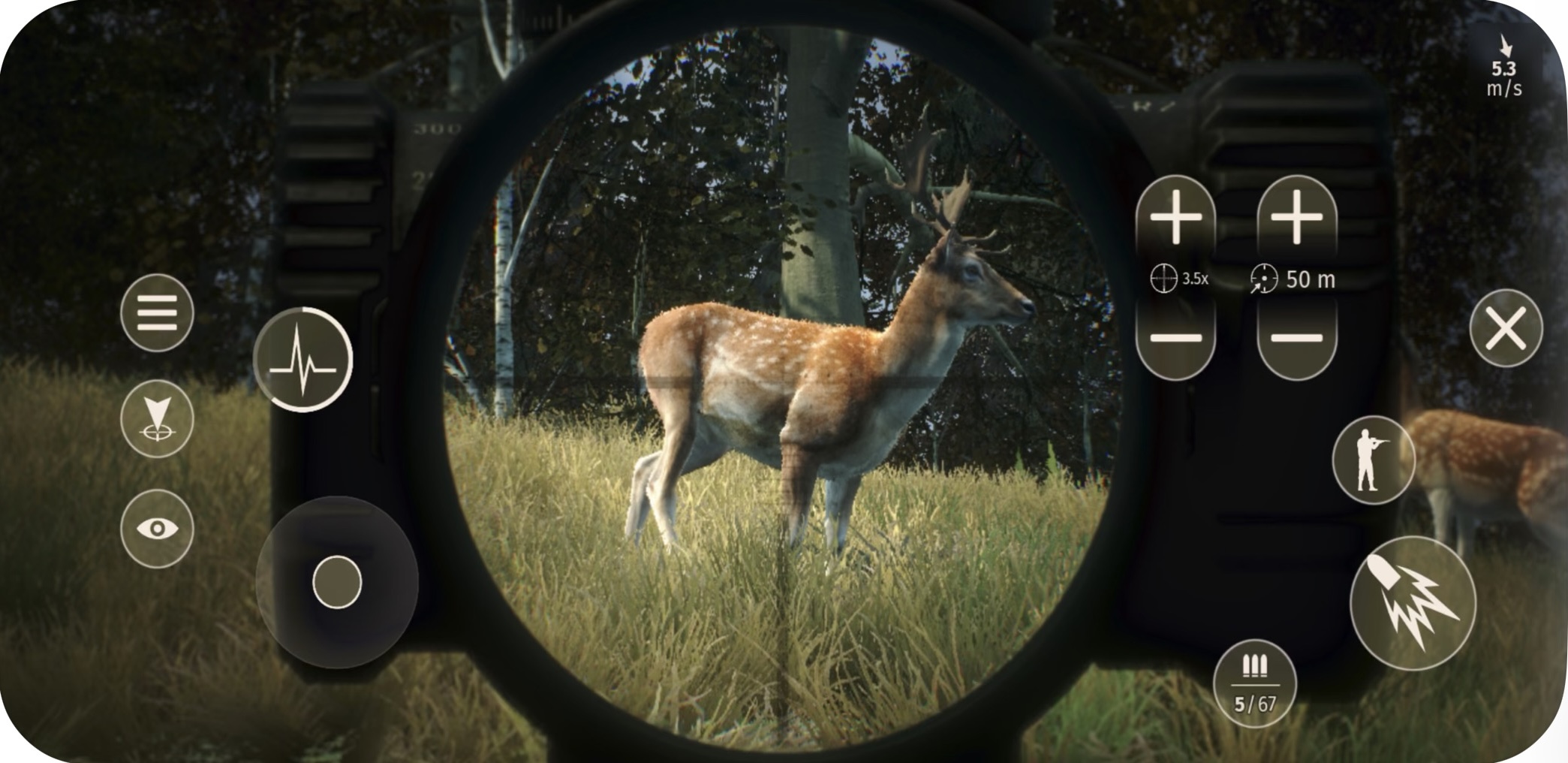
Task: Change stance with the standing shooter icon
Action: click(x=1373, y=460)
